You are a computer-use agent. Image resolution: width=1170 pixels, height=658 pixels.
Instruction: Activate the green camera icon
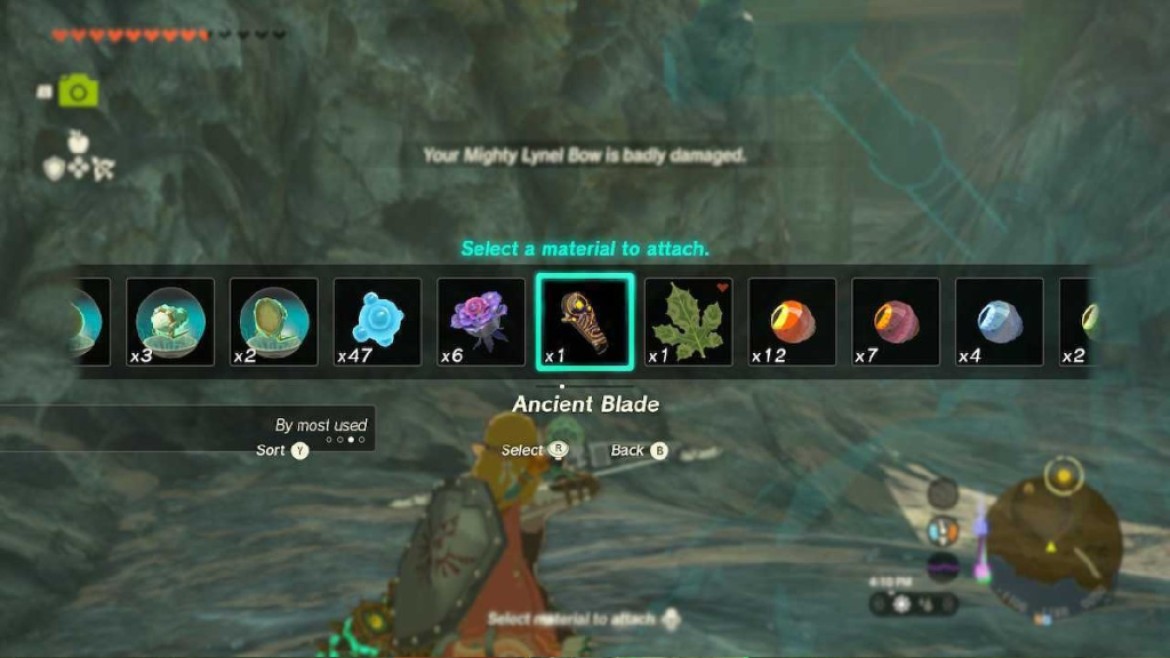(78, 93)
